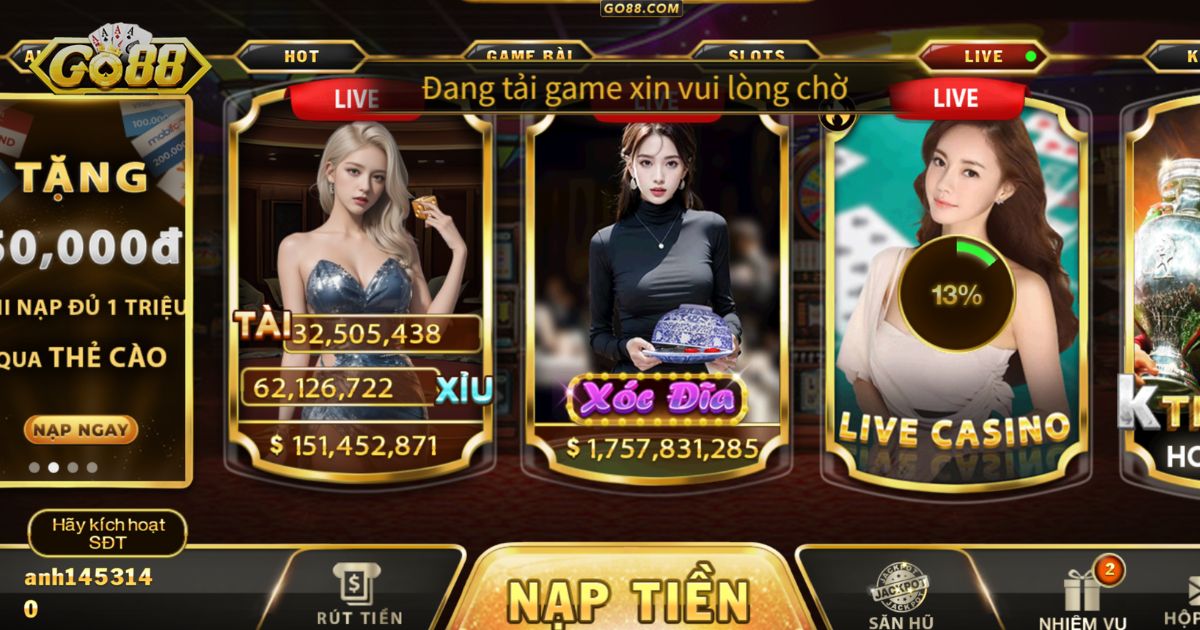Choose the LIVE tab

(x=982, y=56)
